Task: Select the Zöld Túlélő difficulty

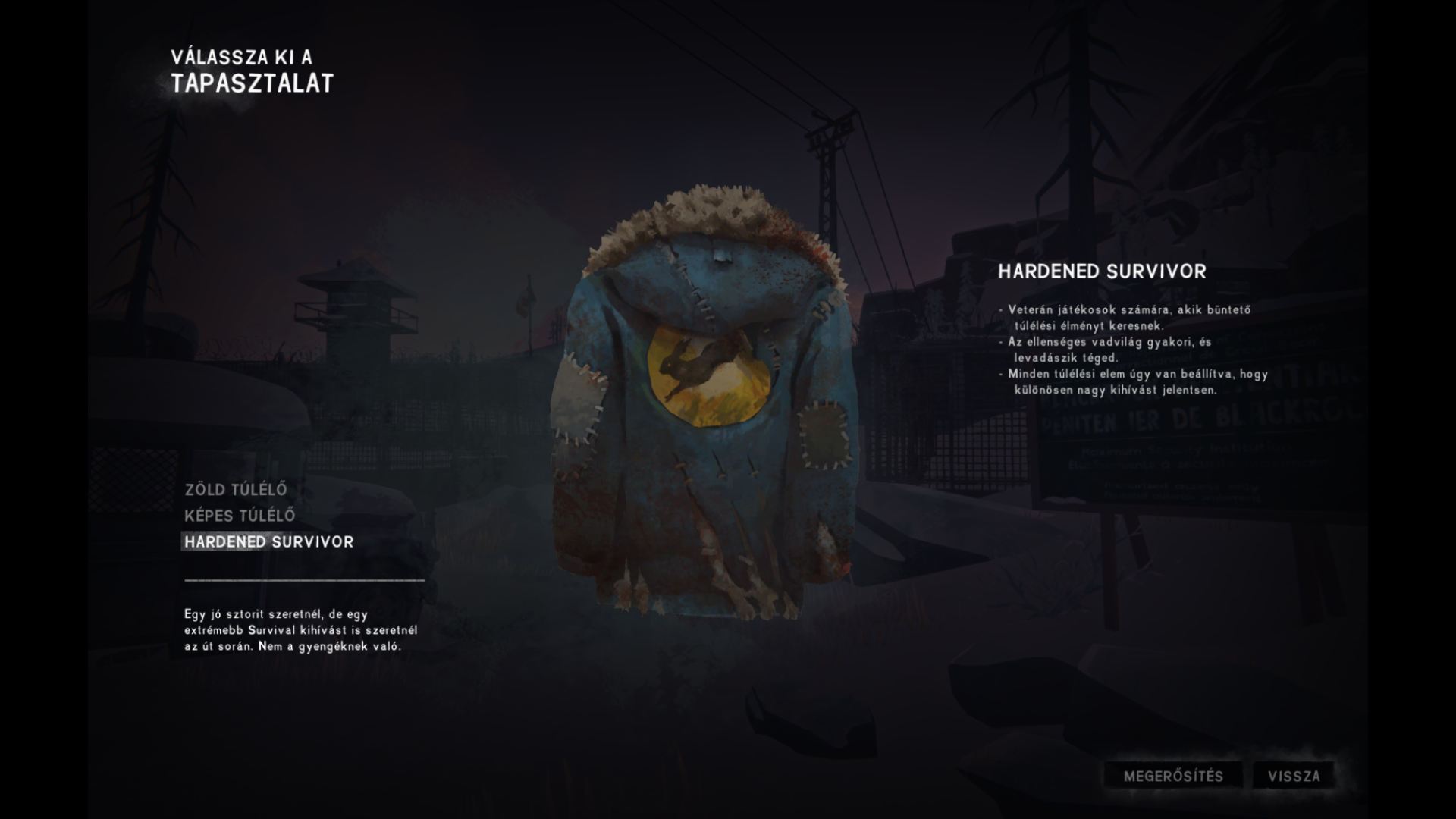Action: [x=236, y=490]
